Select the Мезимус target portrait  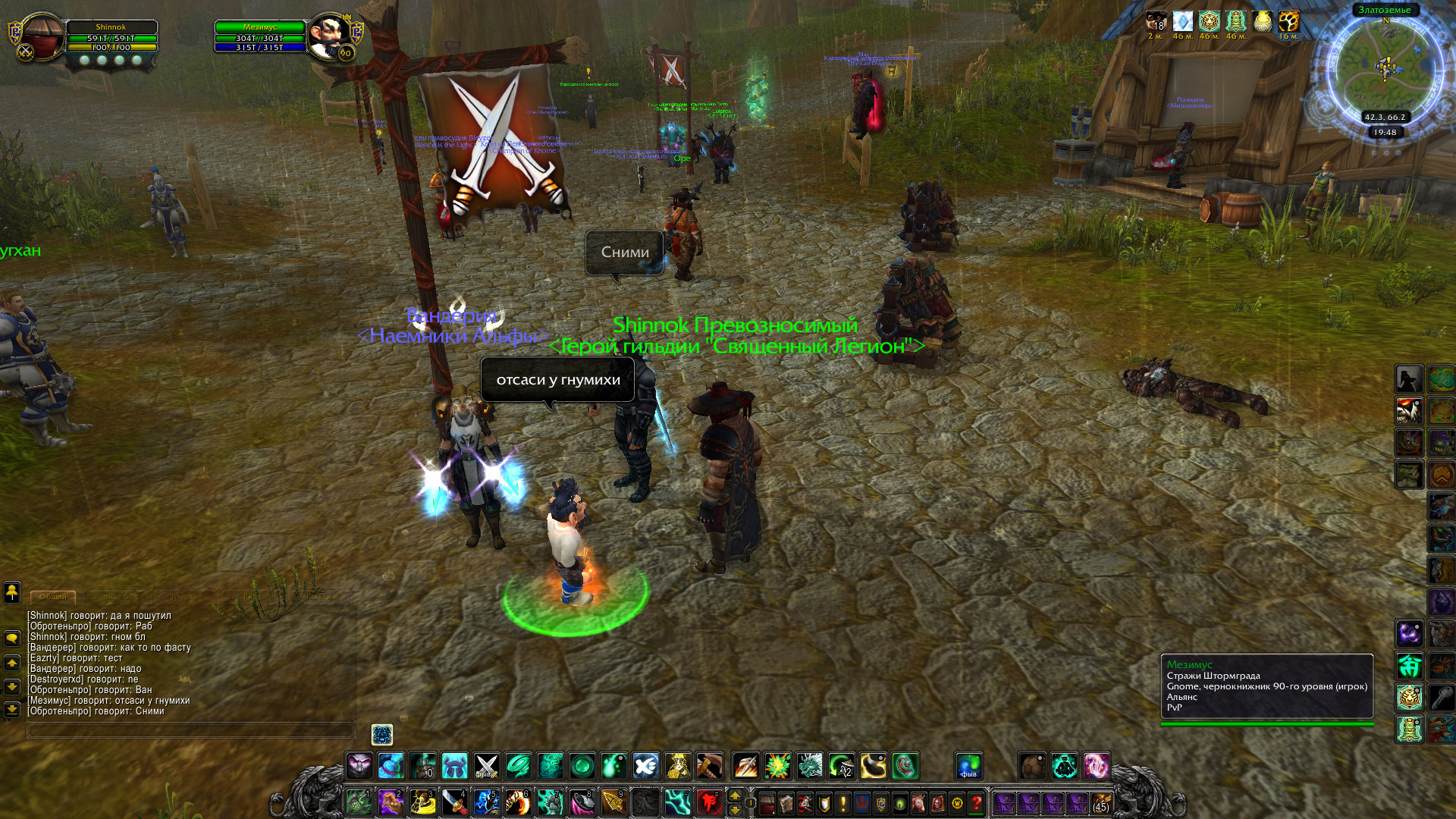pos(329,36)
